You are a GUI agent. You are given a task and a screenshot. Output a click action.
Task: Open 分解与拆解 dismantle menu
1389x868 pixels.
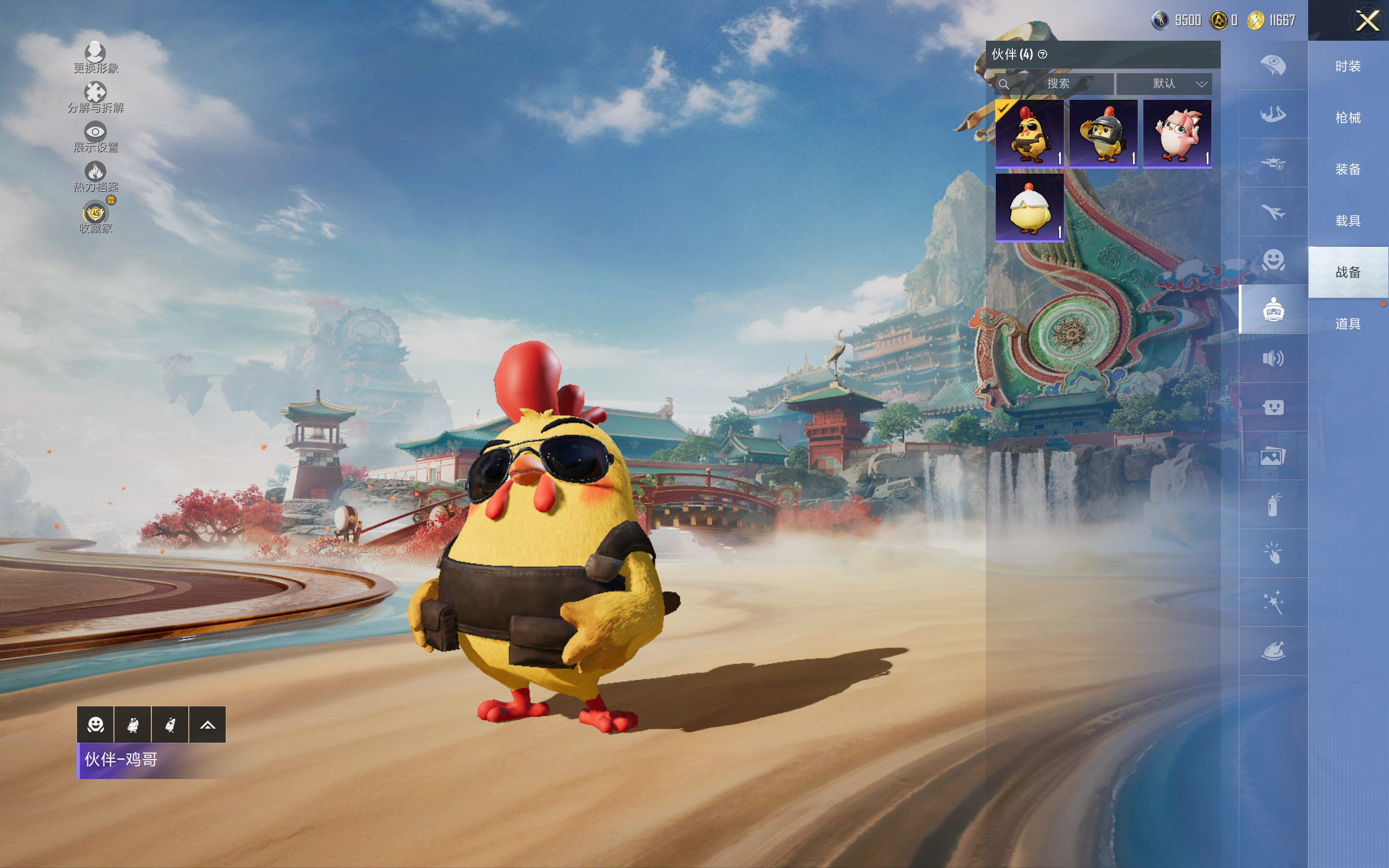[95, 97]
